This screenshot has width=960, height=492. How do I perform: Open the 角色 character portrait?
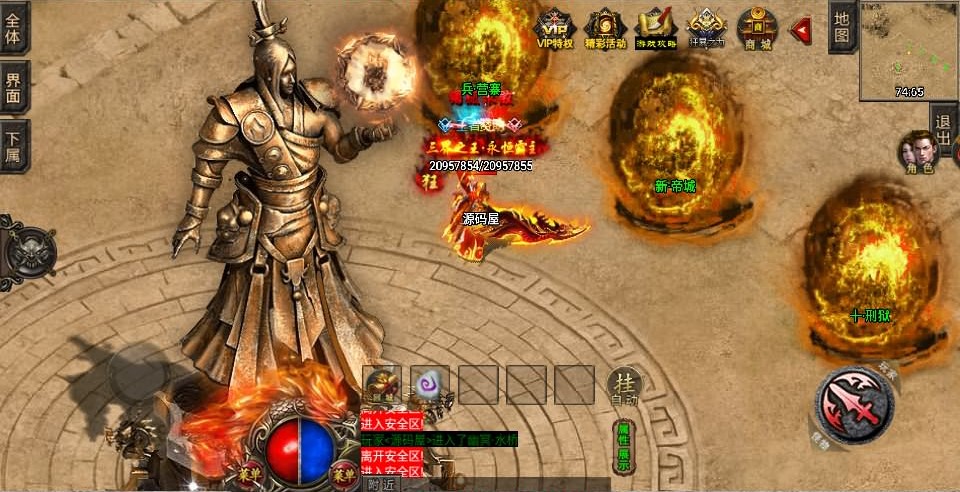tap(916, 150)
